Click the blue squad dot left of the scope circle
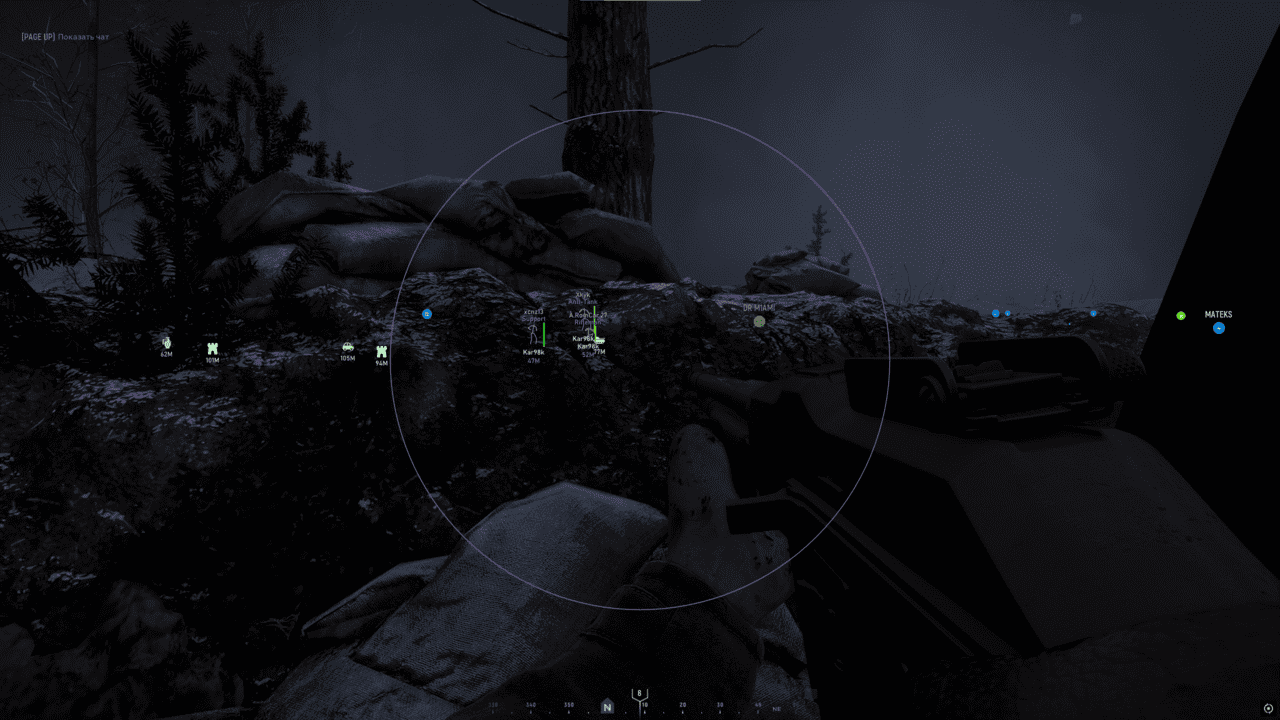 tap(426, 314)
